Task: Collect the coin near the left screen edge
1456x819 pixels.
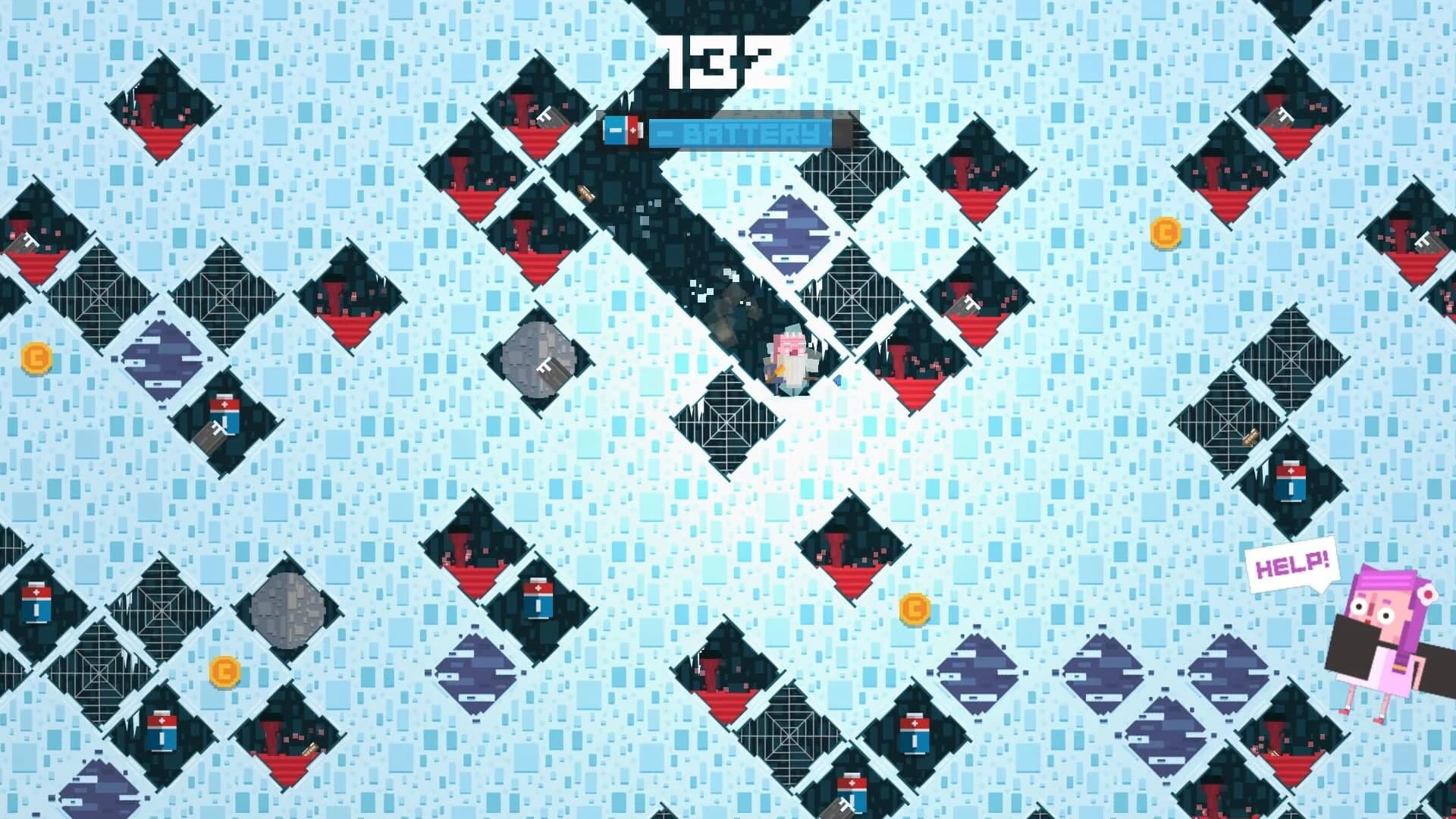Action: (x=36, y=359)
